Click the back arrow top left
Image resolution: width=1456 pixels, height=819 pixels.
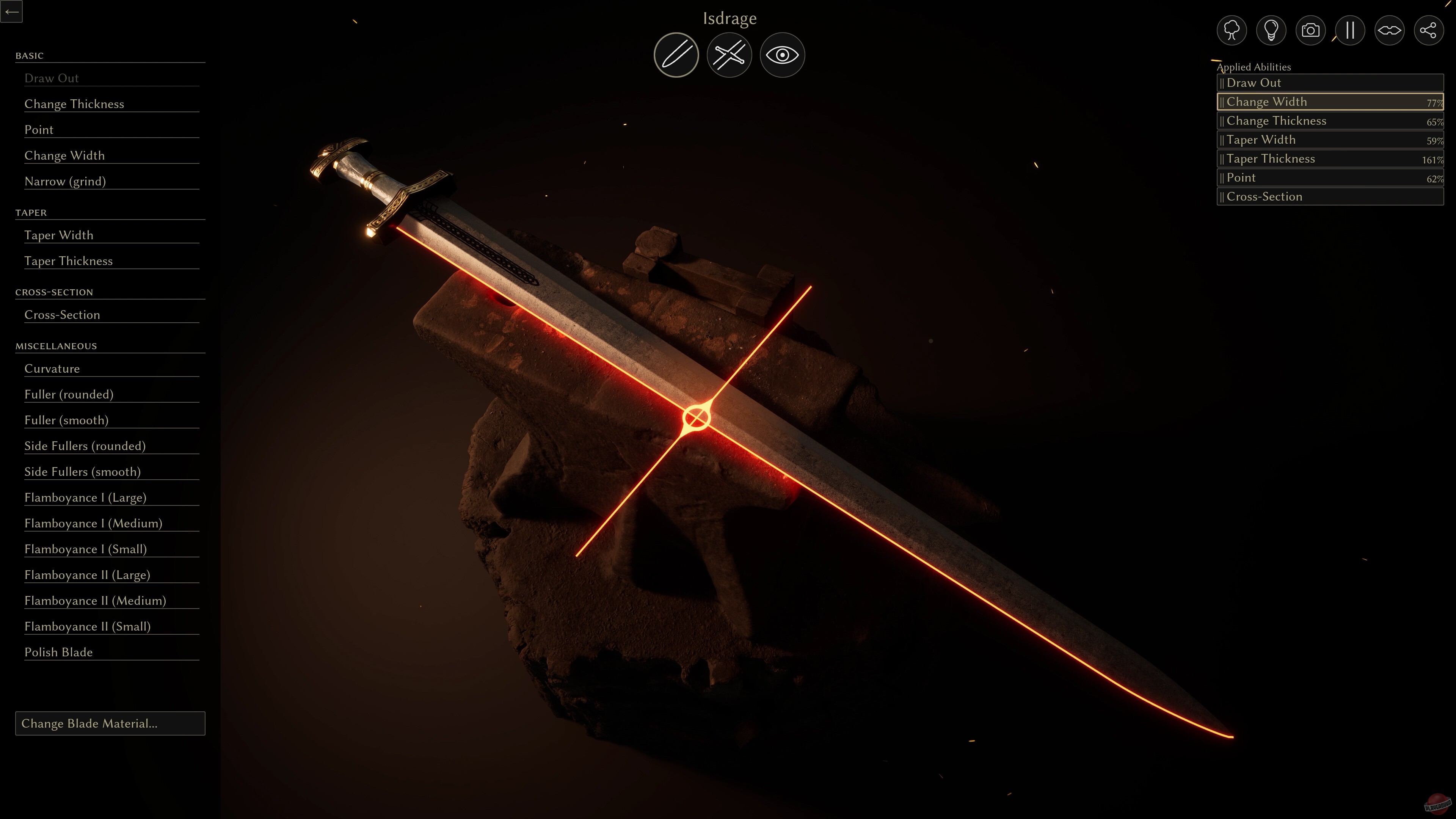[x=12, y=11]
